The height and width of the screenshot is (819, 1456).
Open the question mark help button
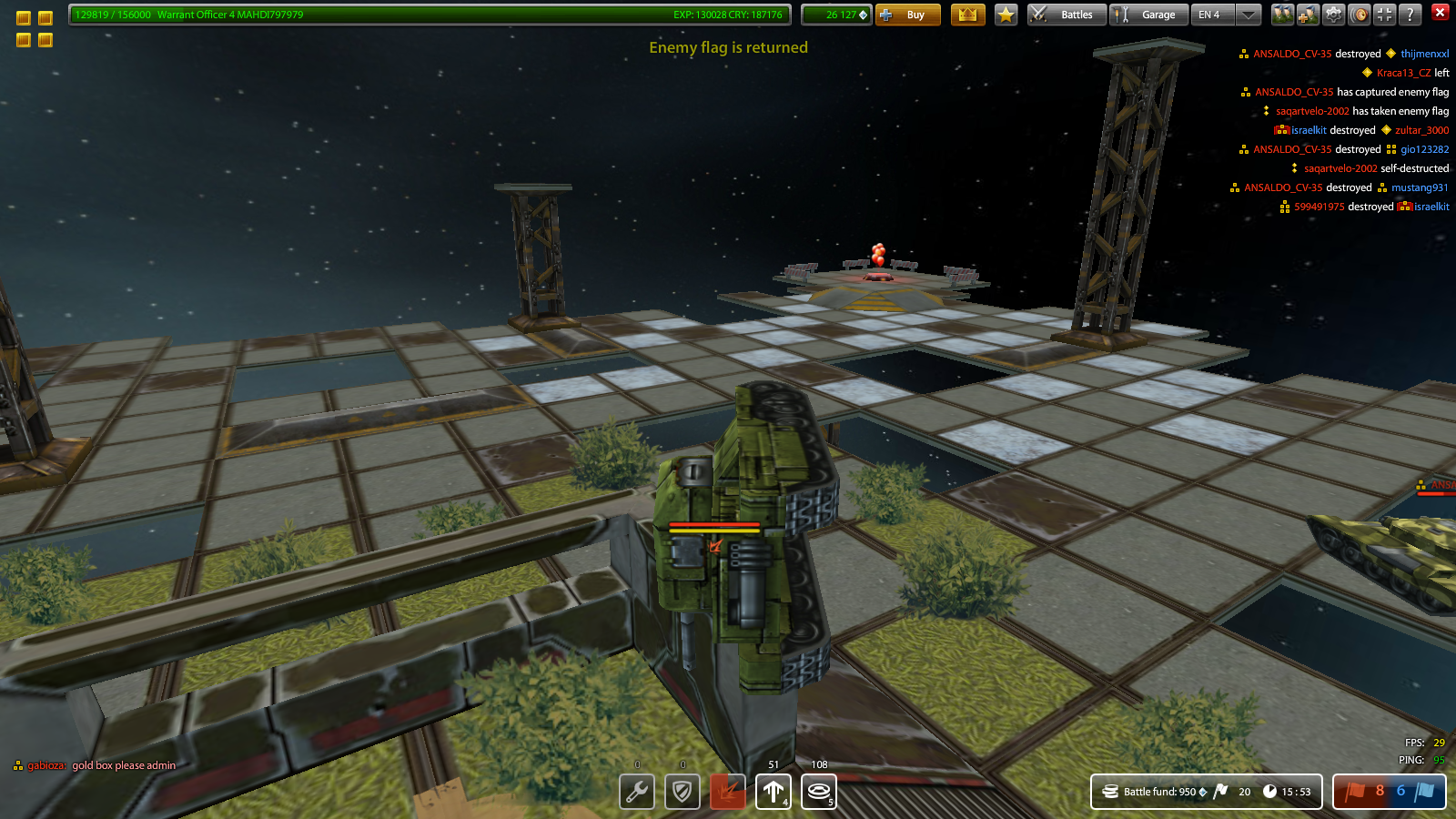1410,15
